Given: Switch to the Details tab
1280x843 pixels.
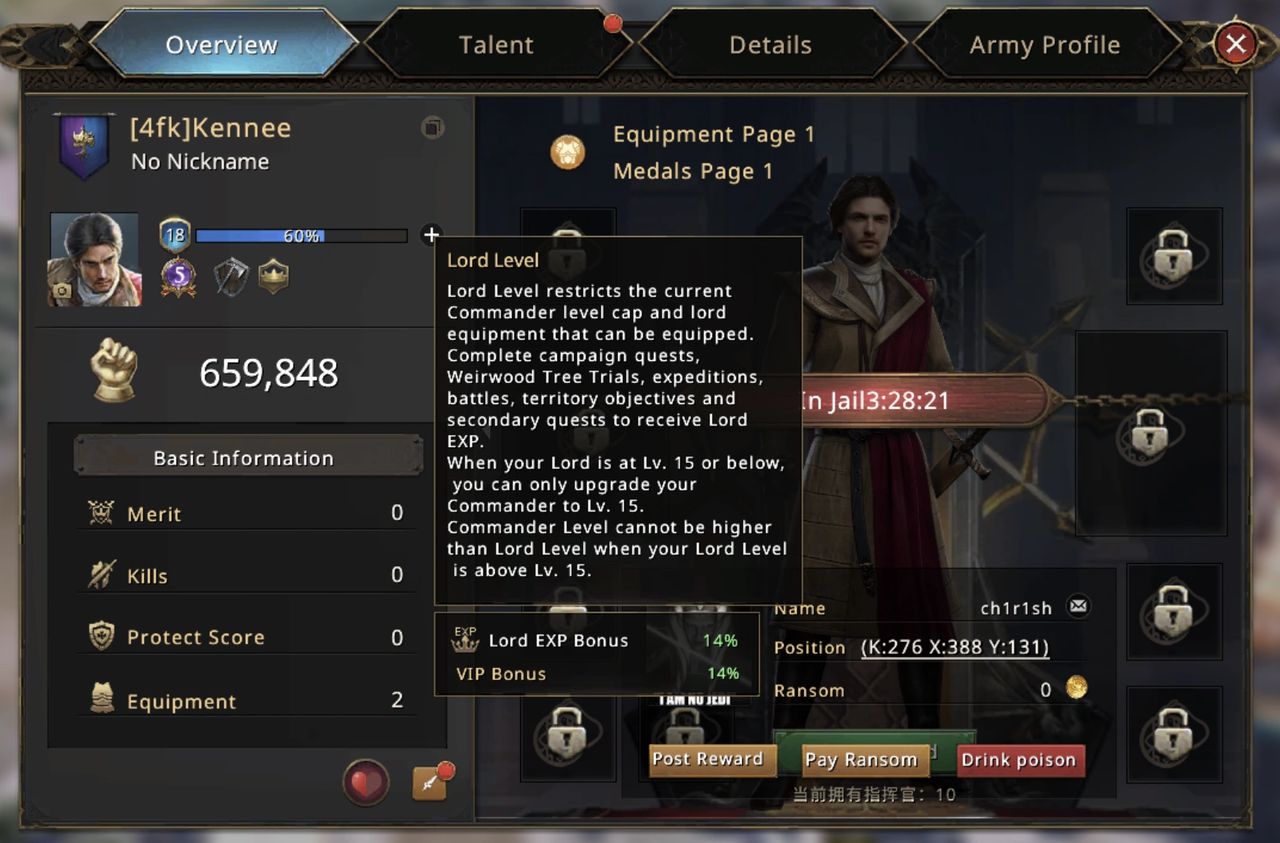Looking at the screenshot, I should tap(770, 45).
